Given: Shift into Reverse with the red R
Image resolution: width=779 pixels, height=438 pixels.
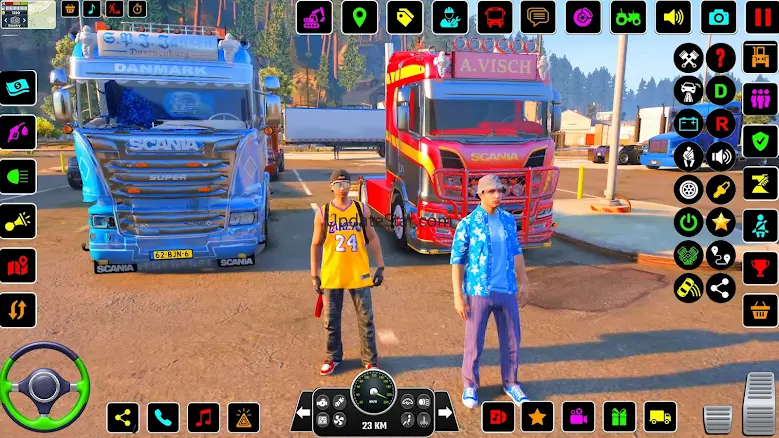Looking at the screenshot, I should tap(720, 123).
